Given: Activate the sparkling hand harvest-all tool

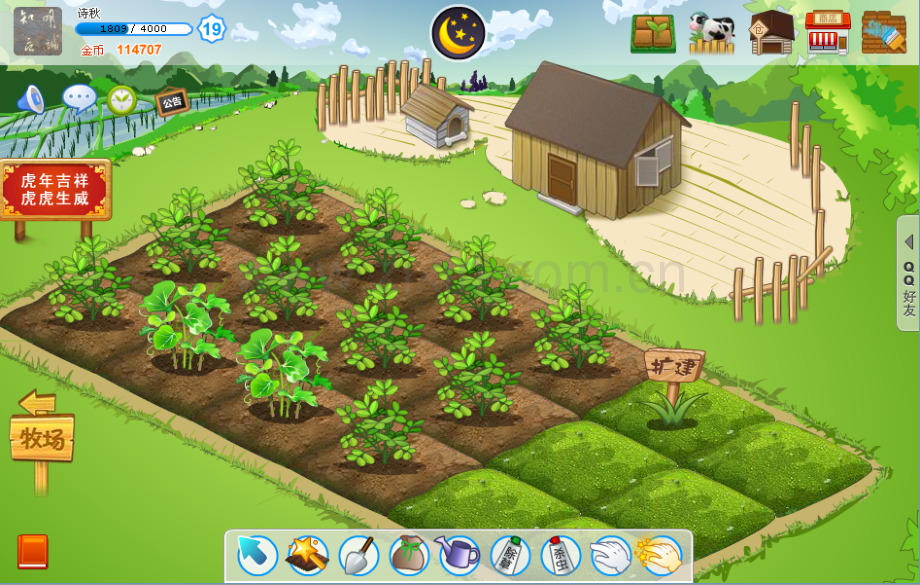Looking at the screenshot, I should click(x=660, y=555).
